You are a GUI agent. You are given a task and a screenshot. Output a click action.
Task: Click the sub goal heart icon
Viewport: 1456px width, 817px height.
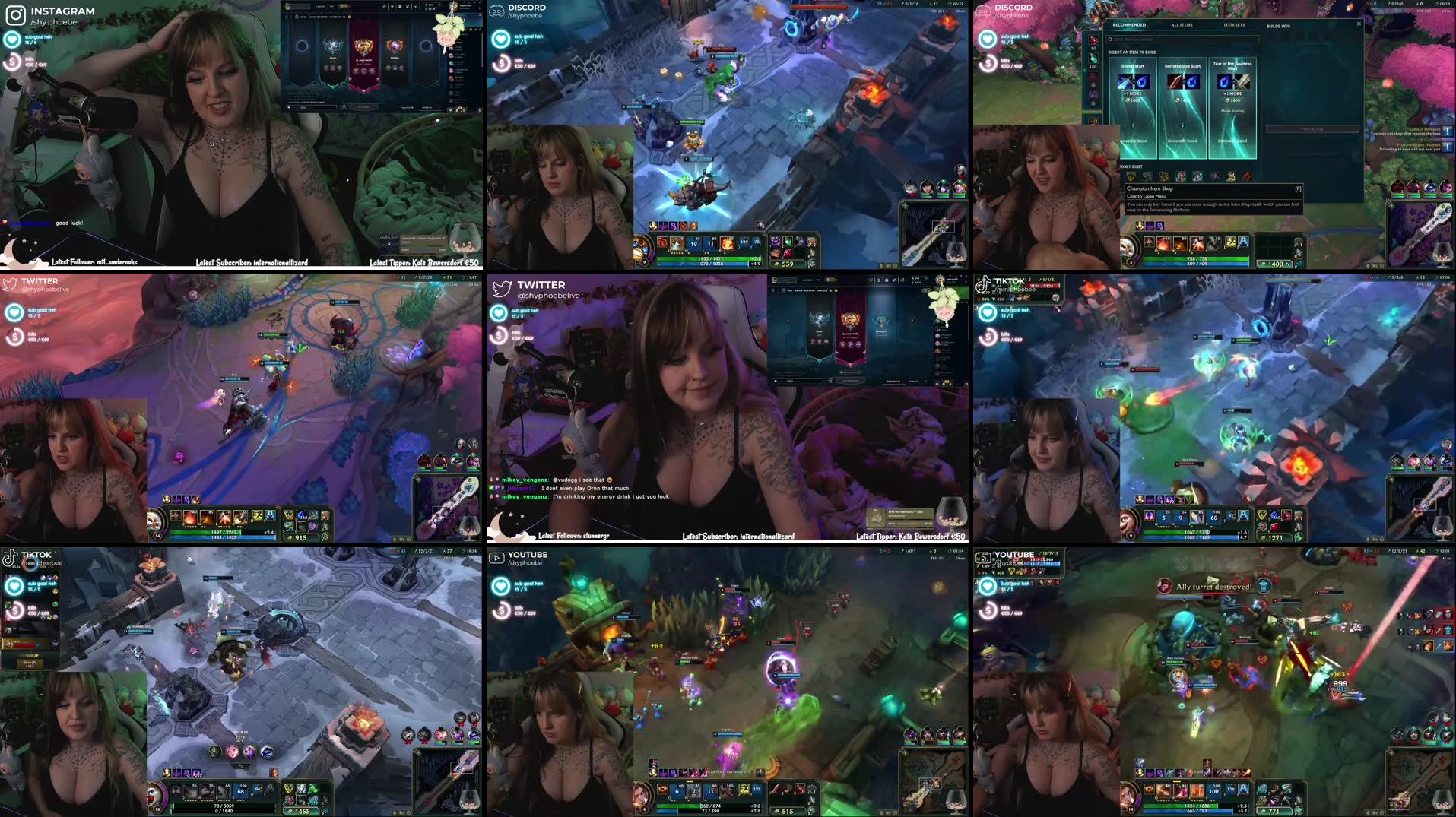12,39
